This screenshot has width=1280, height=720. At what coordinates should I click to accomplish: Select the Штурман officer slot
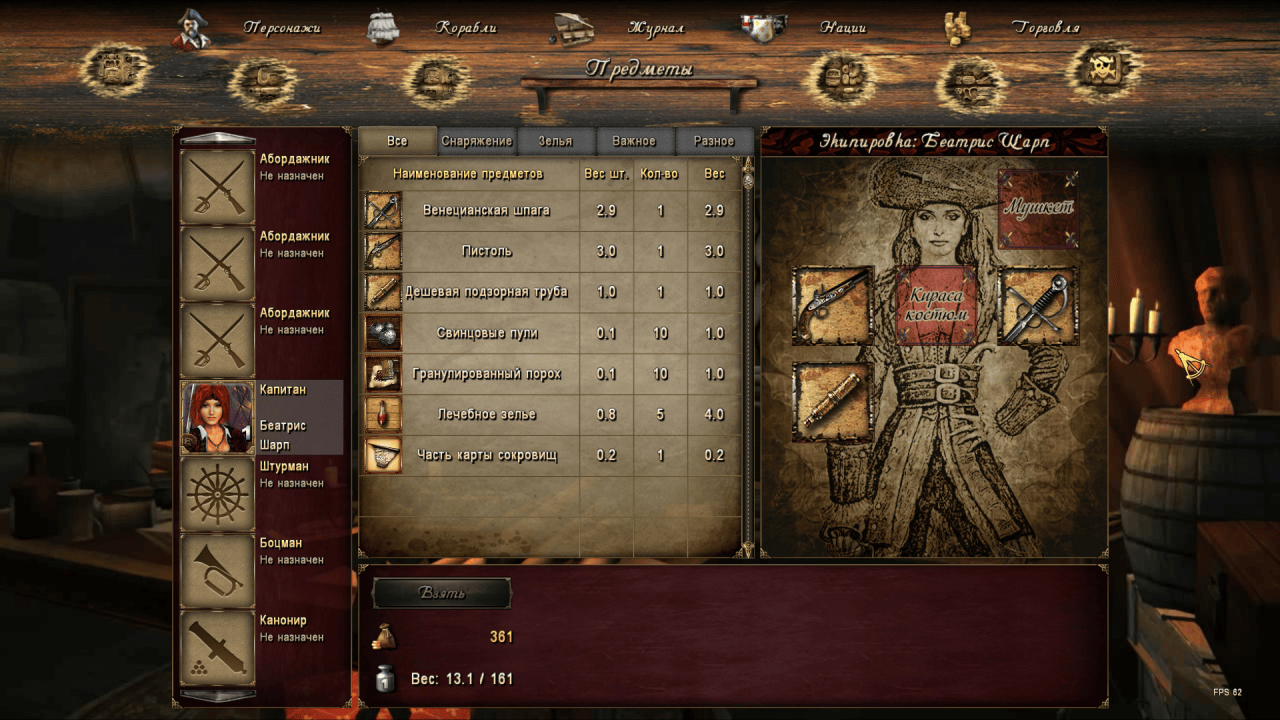(x=217, y=494)
